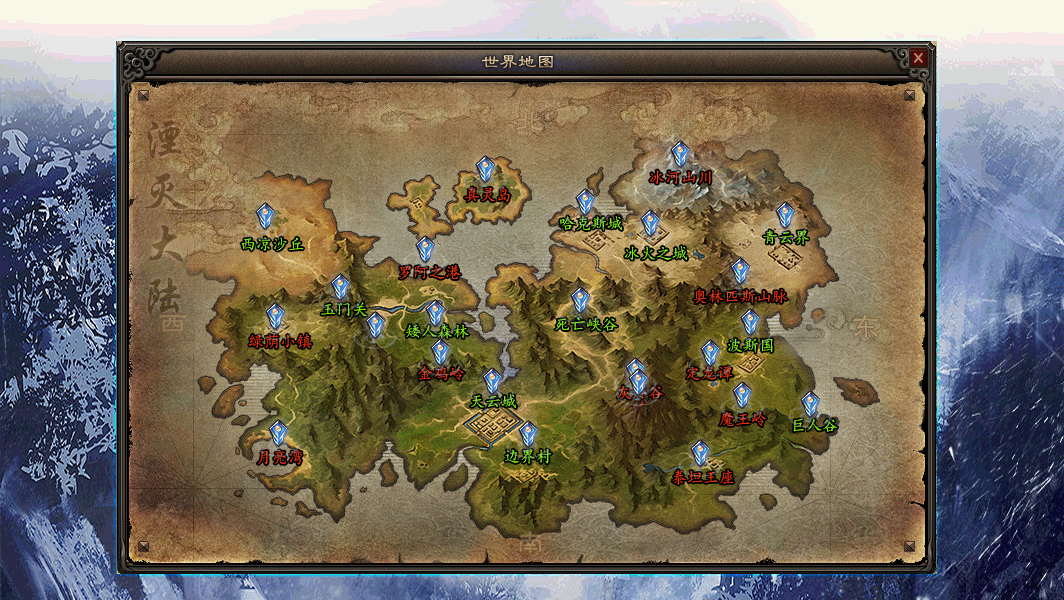Select the 死亡峡谷 location
This screenshot has height=600, width=1064.
tap(581, 300)
